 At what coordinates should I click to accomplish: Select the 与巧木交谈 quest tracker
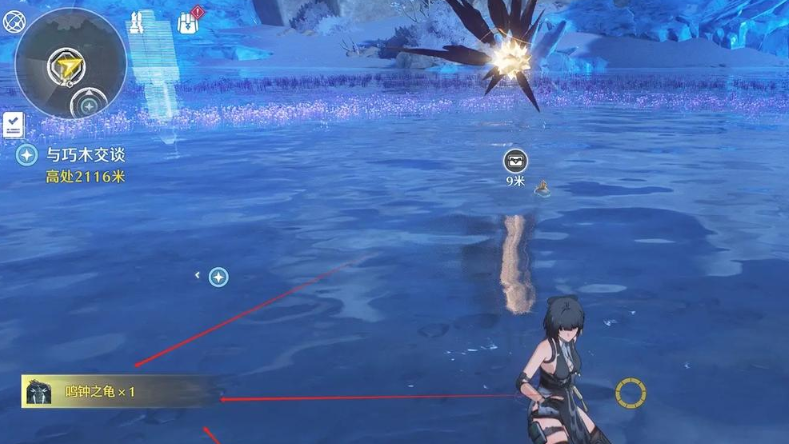point(85,155)
